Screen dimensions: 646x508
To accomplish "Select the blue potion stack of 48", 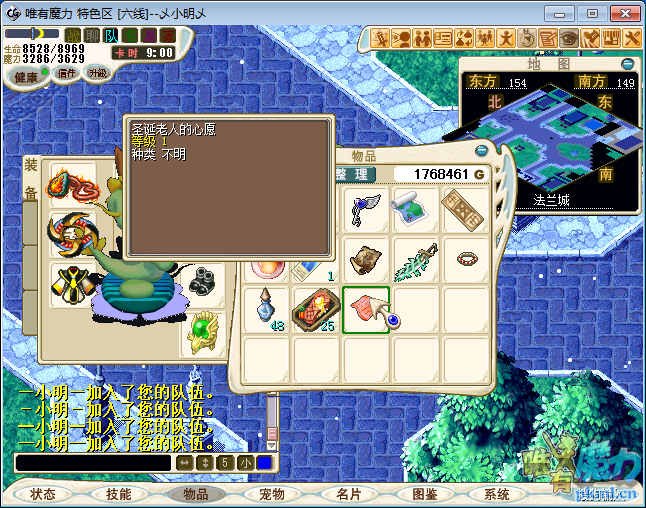I will click(266, 309).
